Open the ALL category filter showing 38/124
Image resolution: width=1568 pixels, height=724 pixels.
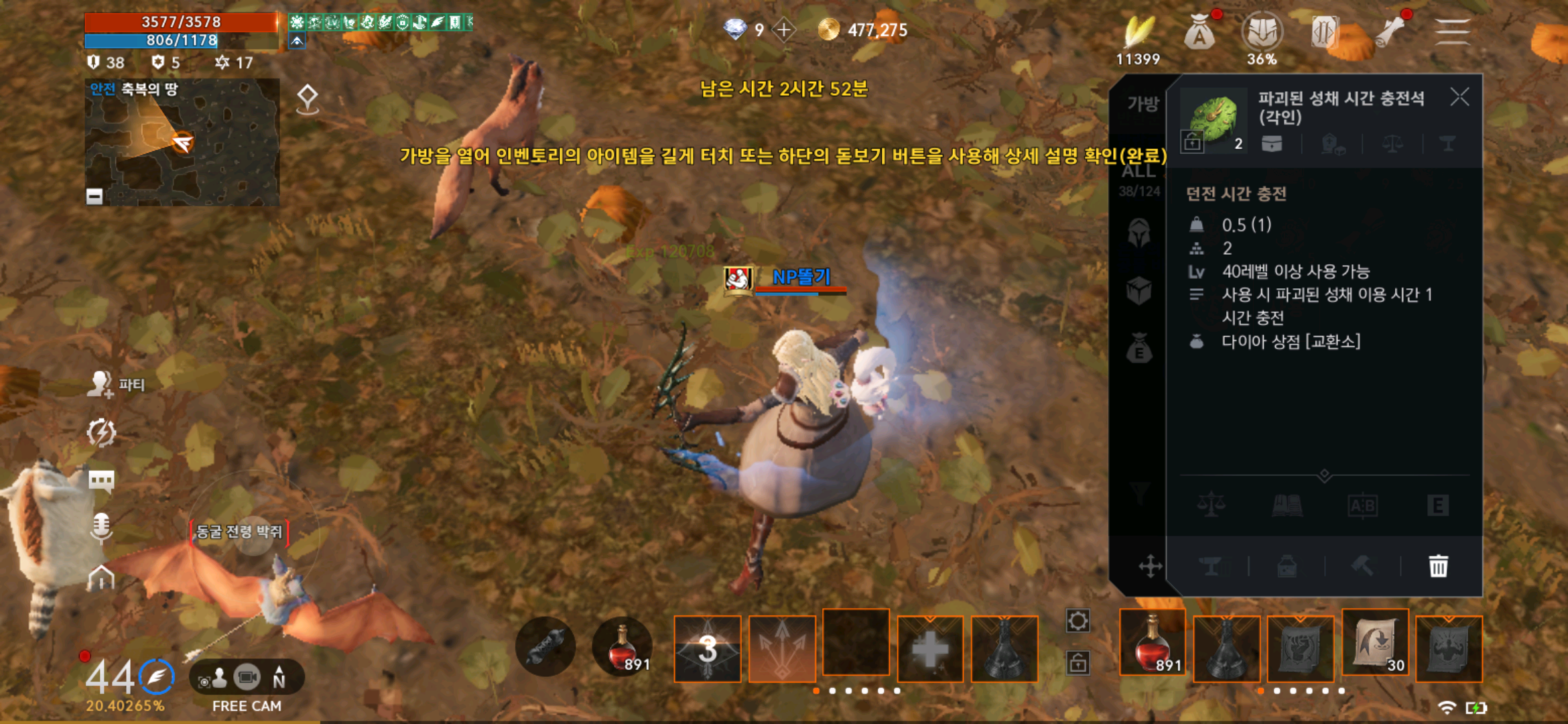click(x=1140, y=177)
